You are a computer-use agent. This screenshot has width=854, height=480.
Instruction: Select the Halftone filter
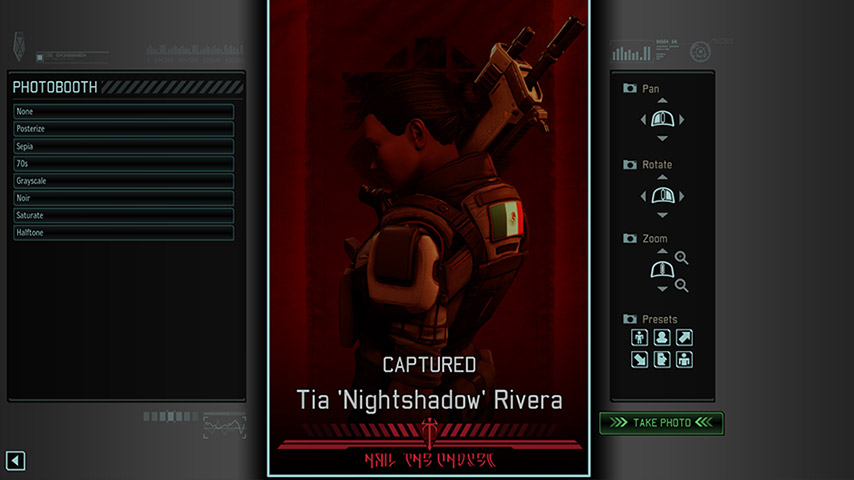point(124,233)
